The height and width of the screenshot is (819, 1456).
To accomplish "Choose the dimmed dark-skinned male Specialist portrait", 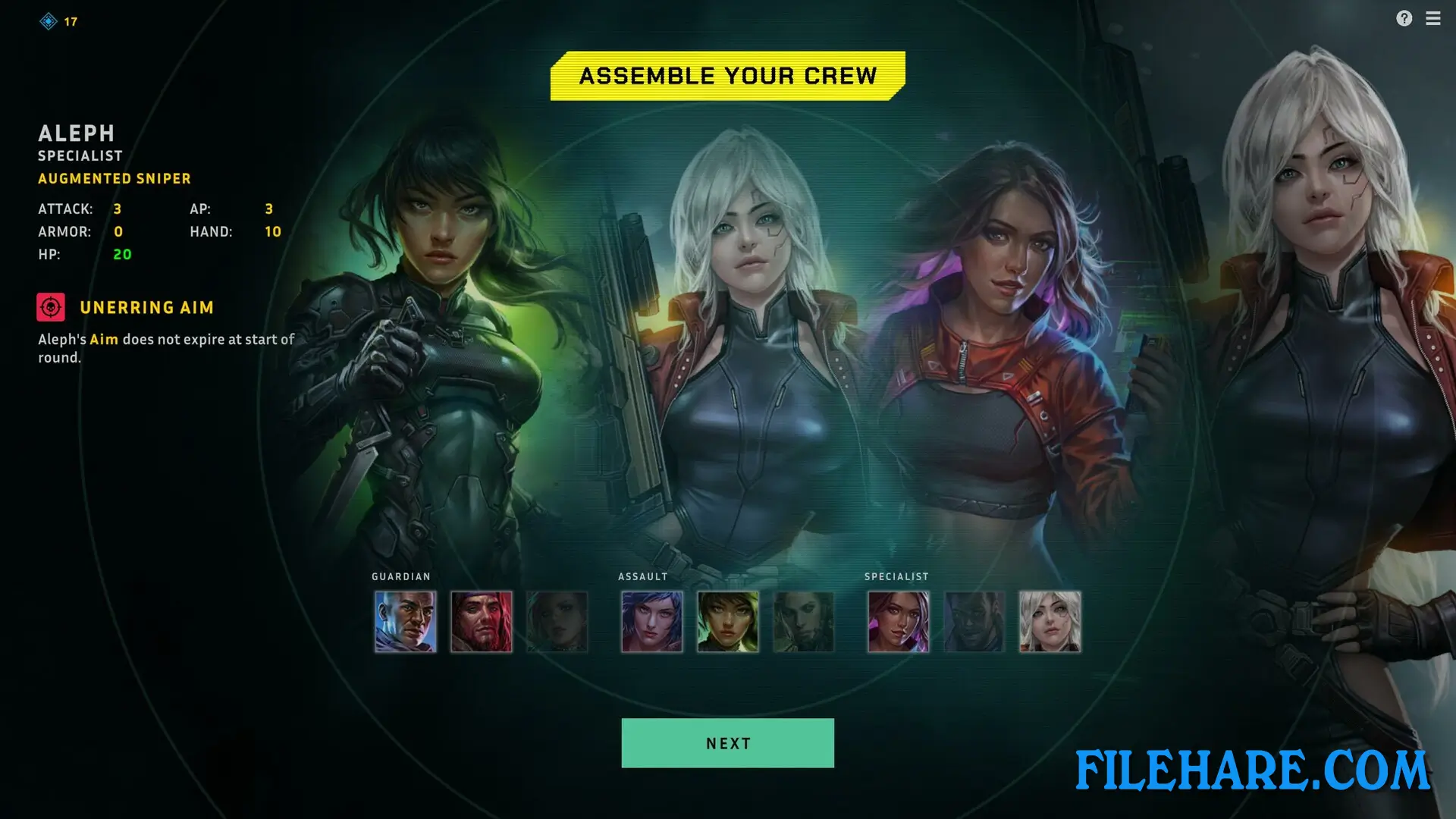I will coord(974,622).
